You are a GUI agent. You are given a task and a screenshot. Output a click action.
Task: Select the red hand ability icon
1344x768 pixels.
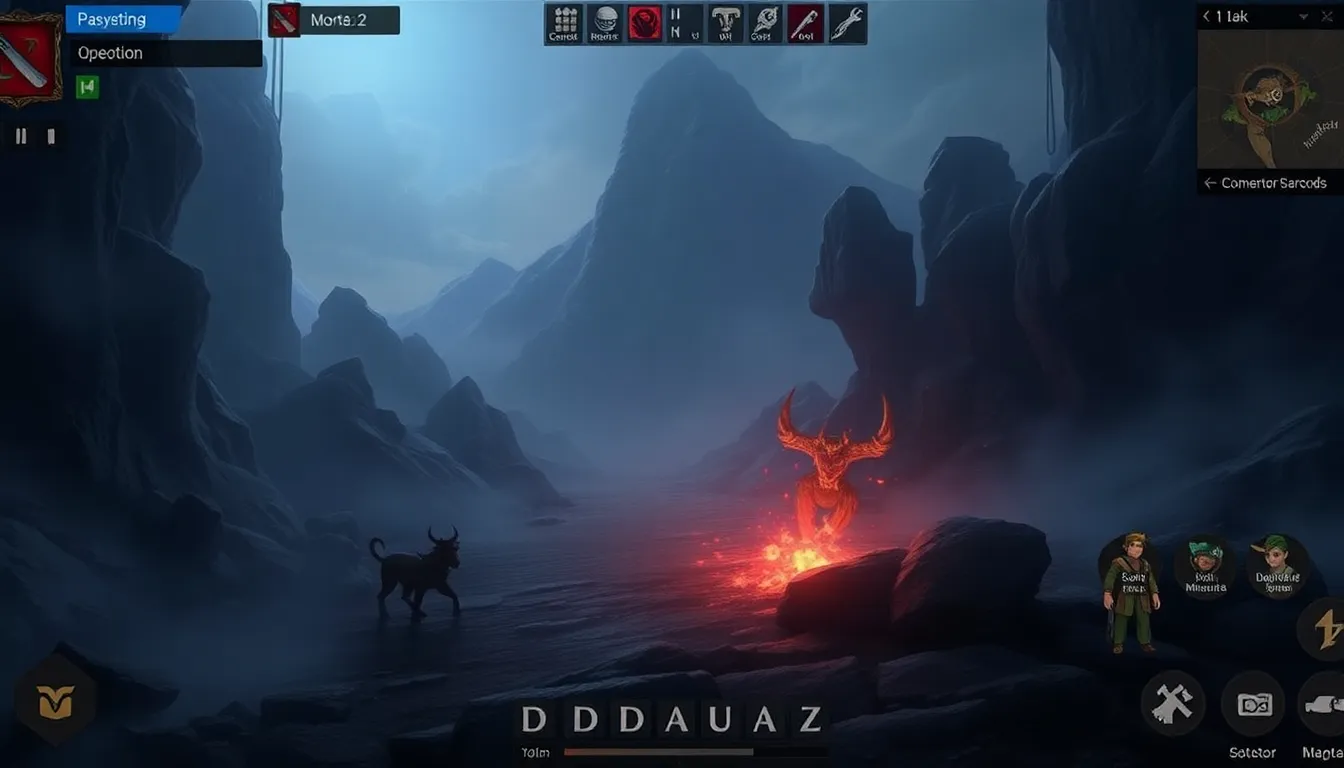coord(643,22)
